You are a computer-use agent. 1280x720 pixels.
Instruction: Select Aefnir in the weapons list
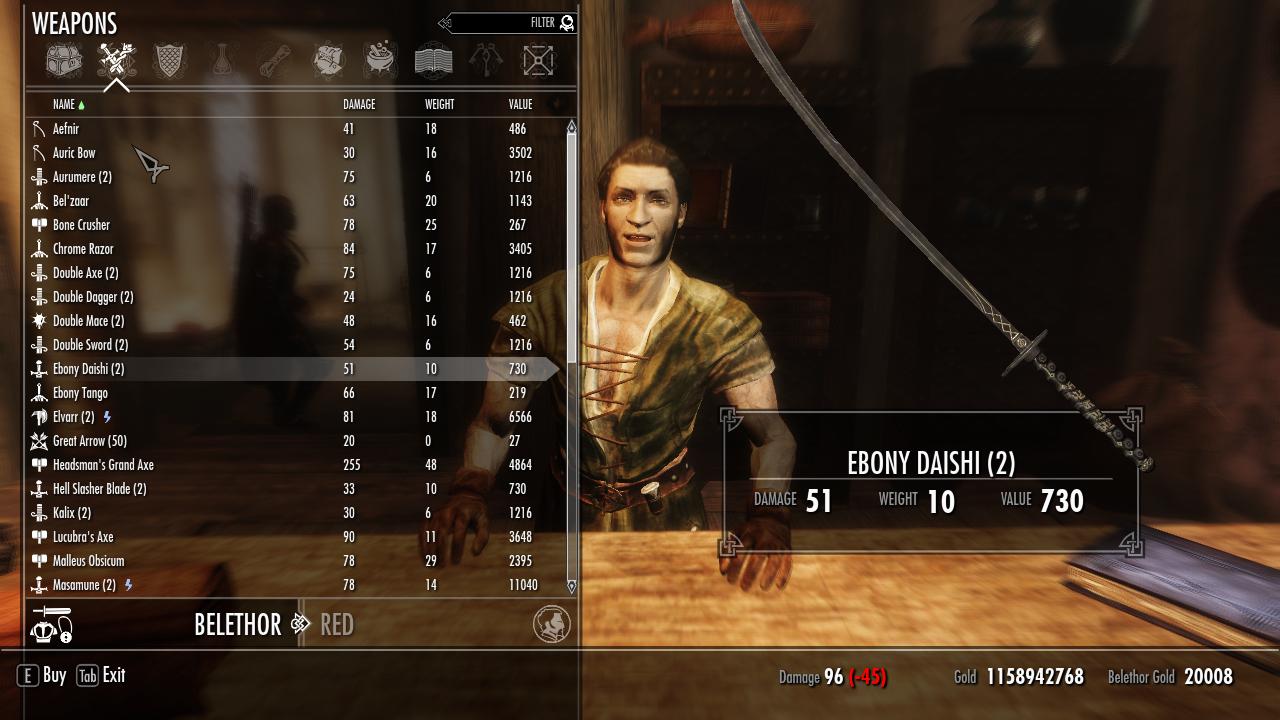[66, 129]
